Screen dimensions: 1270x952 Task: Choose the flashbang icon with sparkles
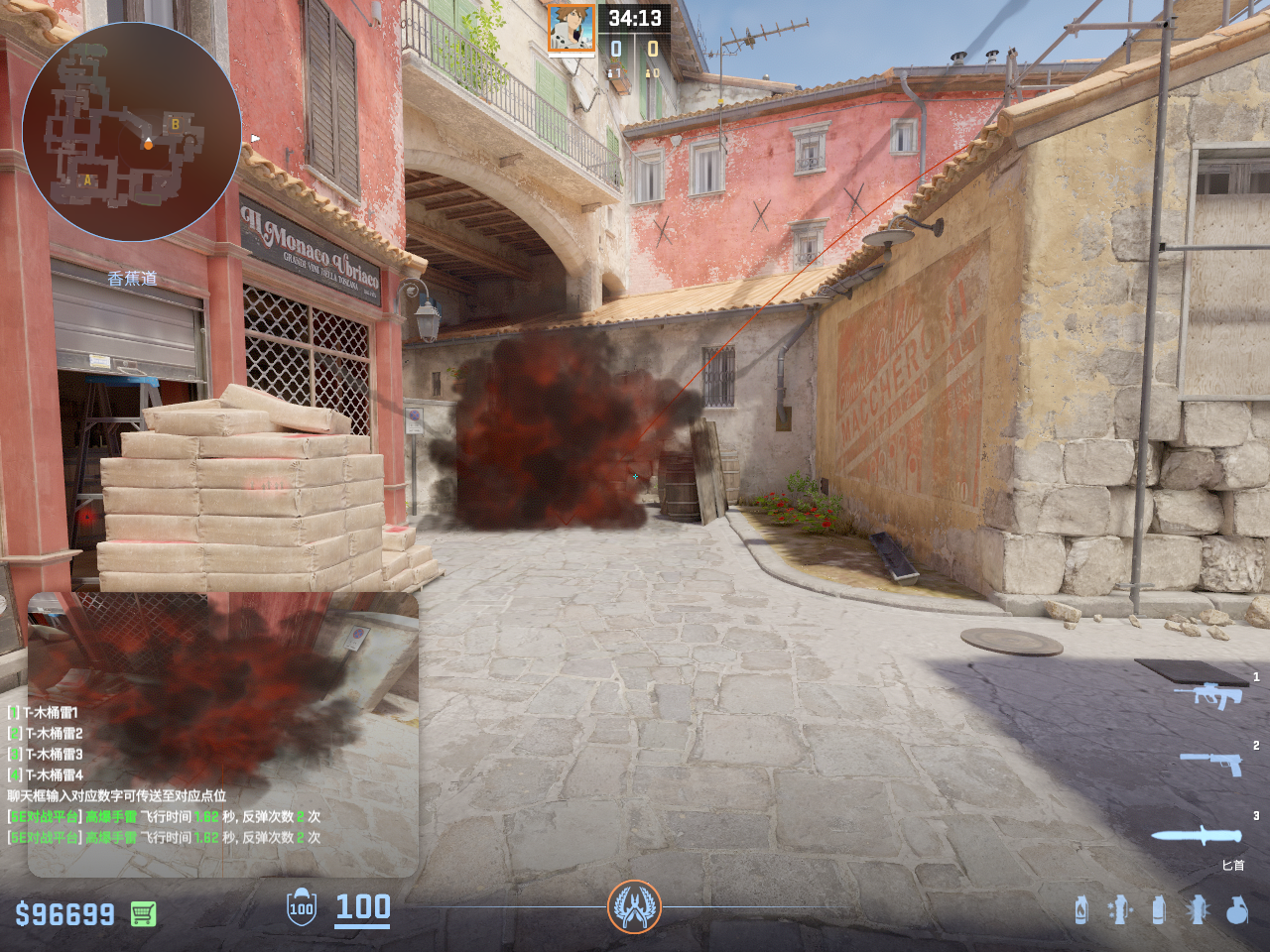(1119, 909)
